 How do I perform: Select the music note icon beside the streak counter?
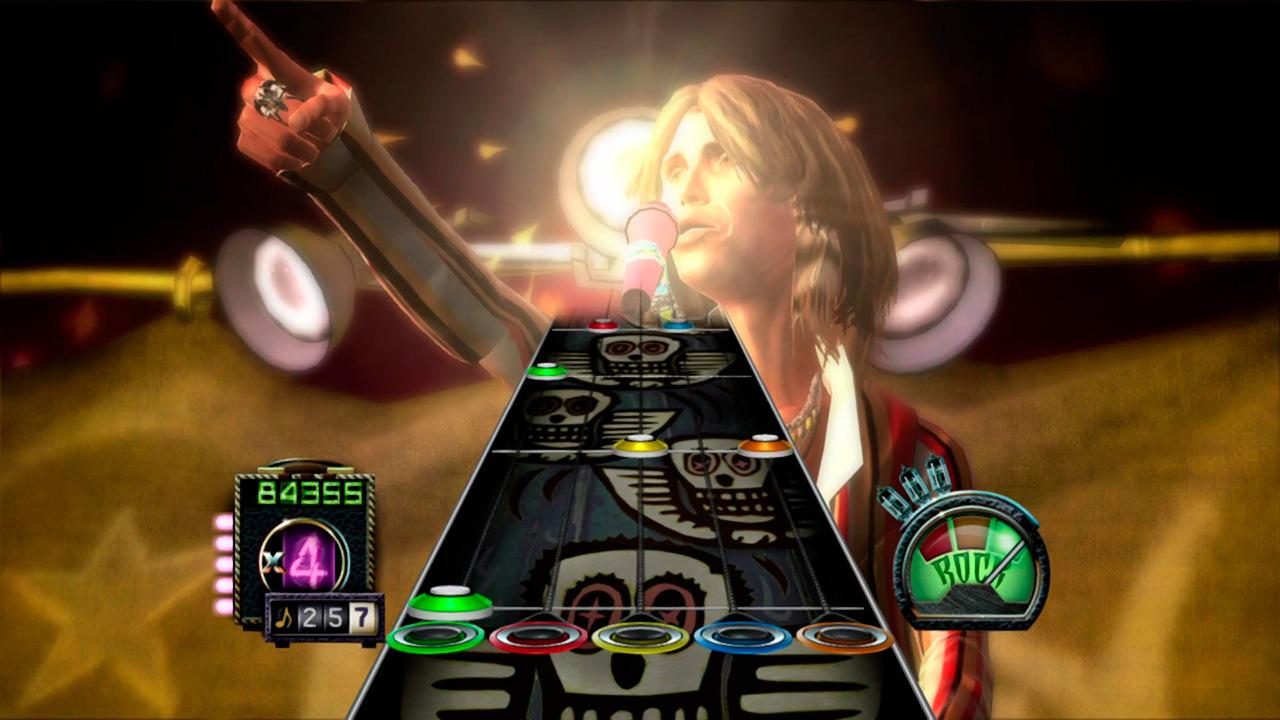285,615
